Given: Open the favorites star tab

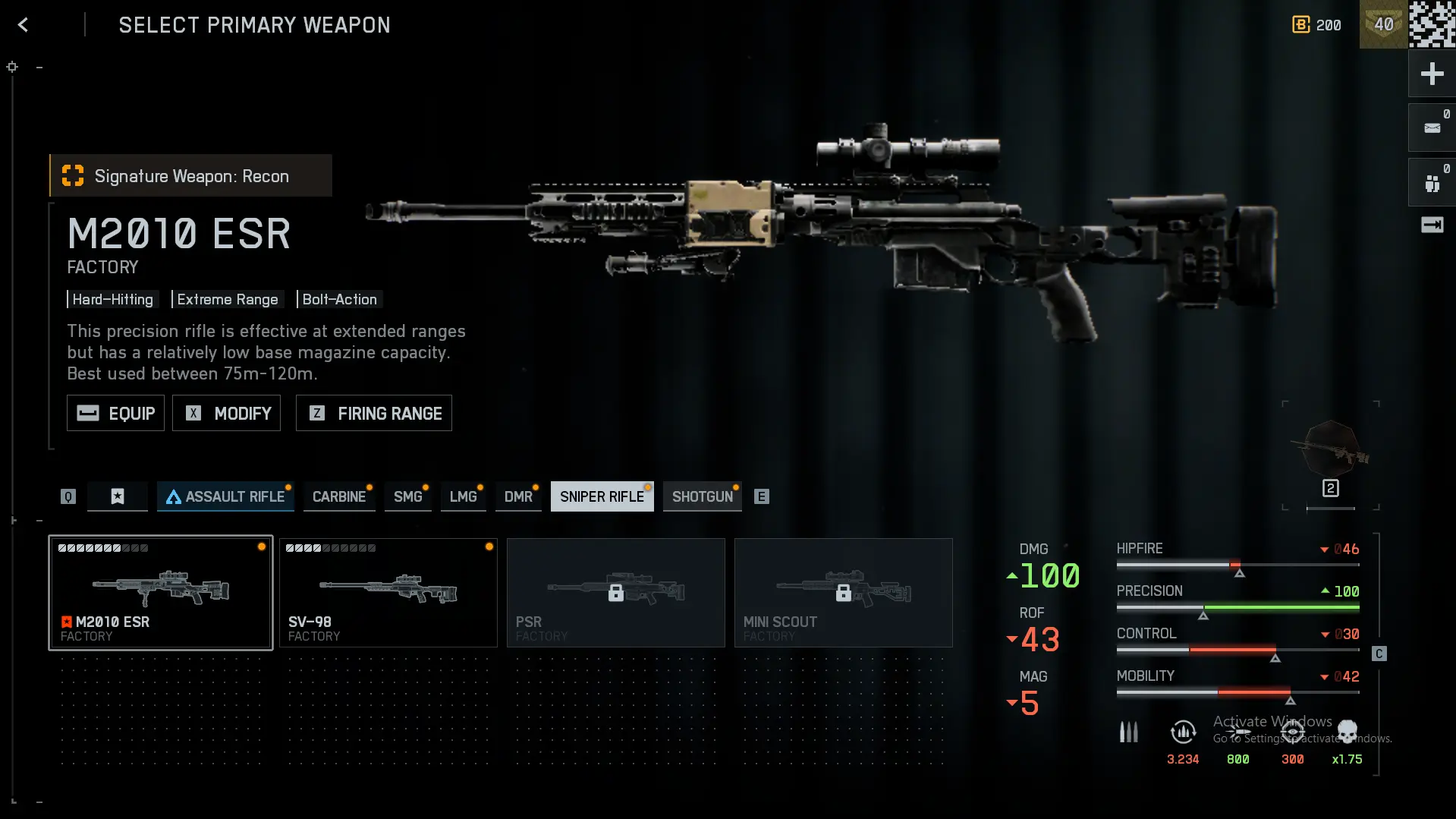Looking at the screenshot, I should click(118, 496).
